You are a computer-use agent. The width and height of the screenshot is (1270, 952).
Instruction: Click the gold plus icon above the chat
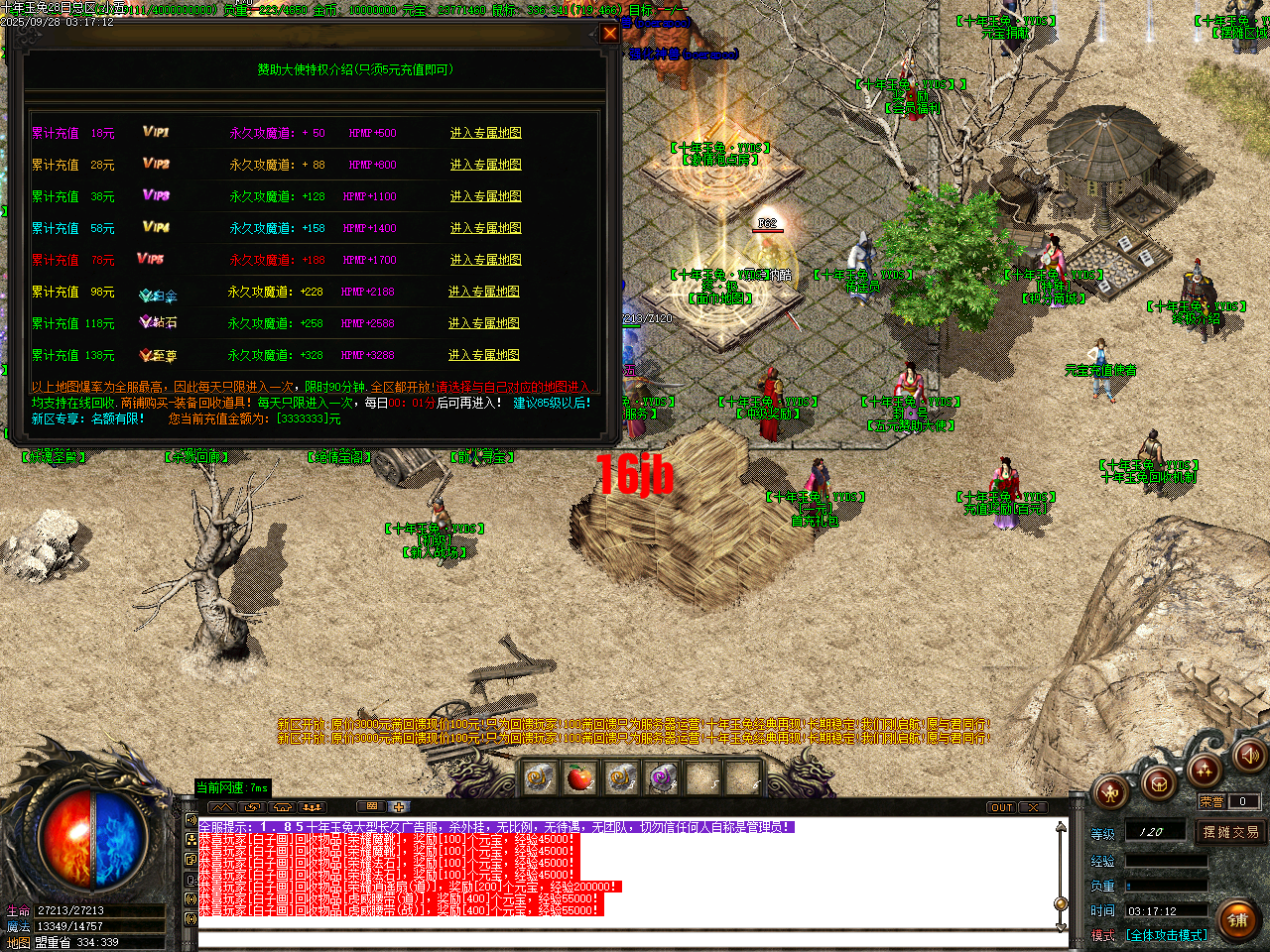[x=399, y=807]
